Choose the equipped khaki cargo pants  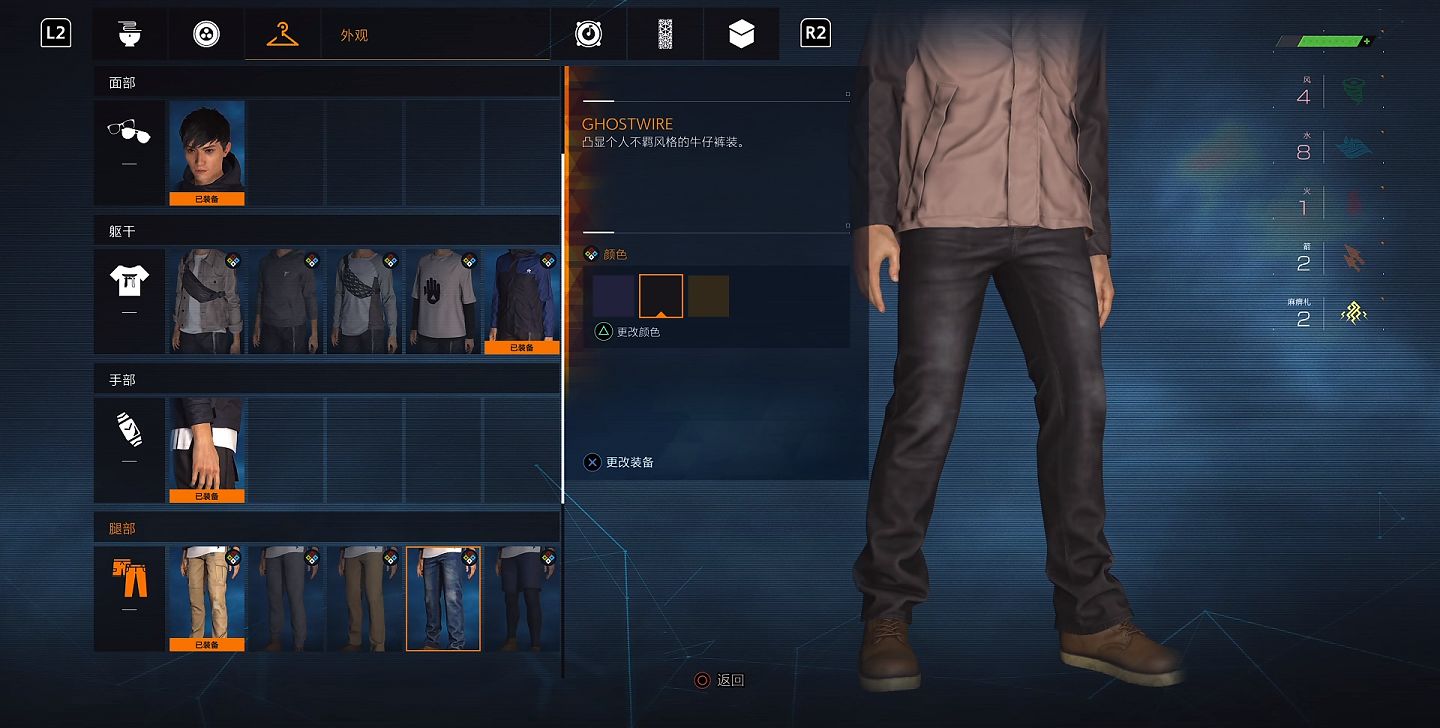(x=207, y=598)
